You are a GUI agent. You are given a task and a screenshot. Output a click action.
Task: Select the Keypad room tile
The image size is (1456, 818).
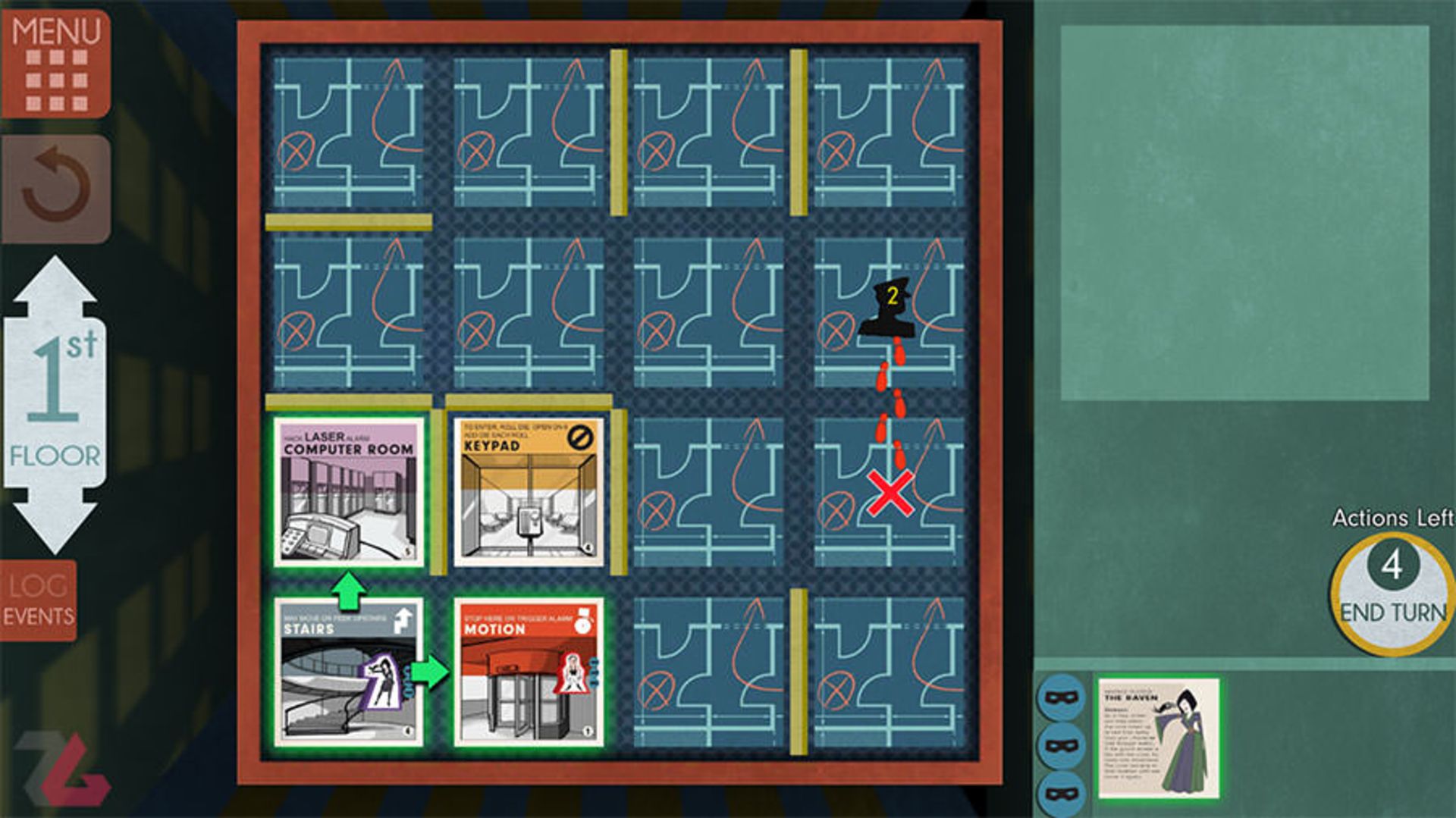click(529, 492)
